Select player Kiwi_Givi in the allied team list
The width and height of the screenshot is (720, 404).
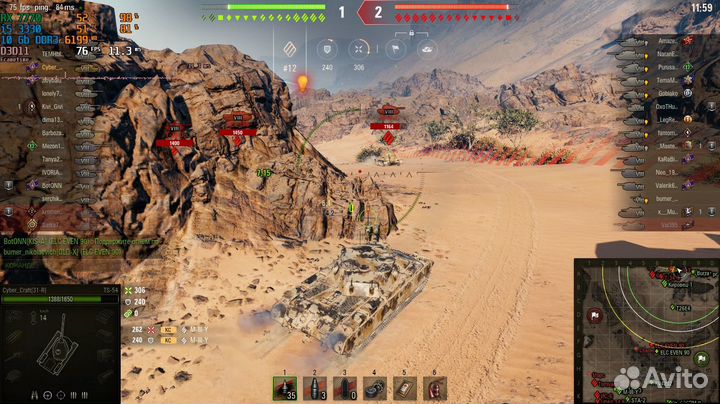click(52, 105)
